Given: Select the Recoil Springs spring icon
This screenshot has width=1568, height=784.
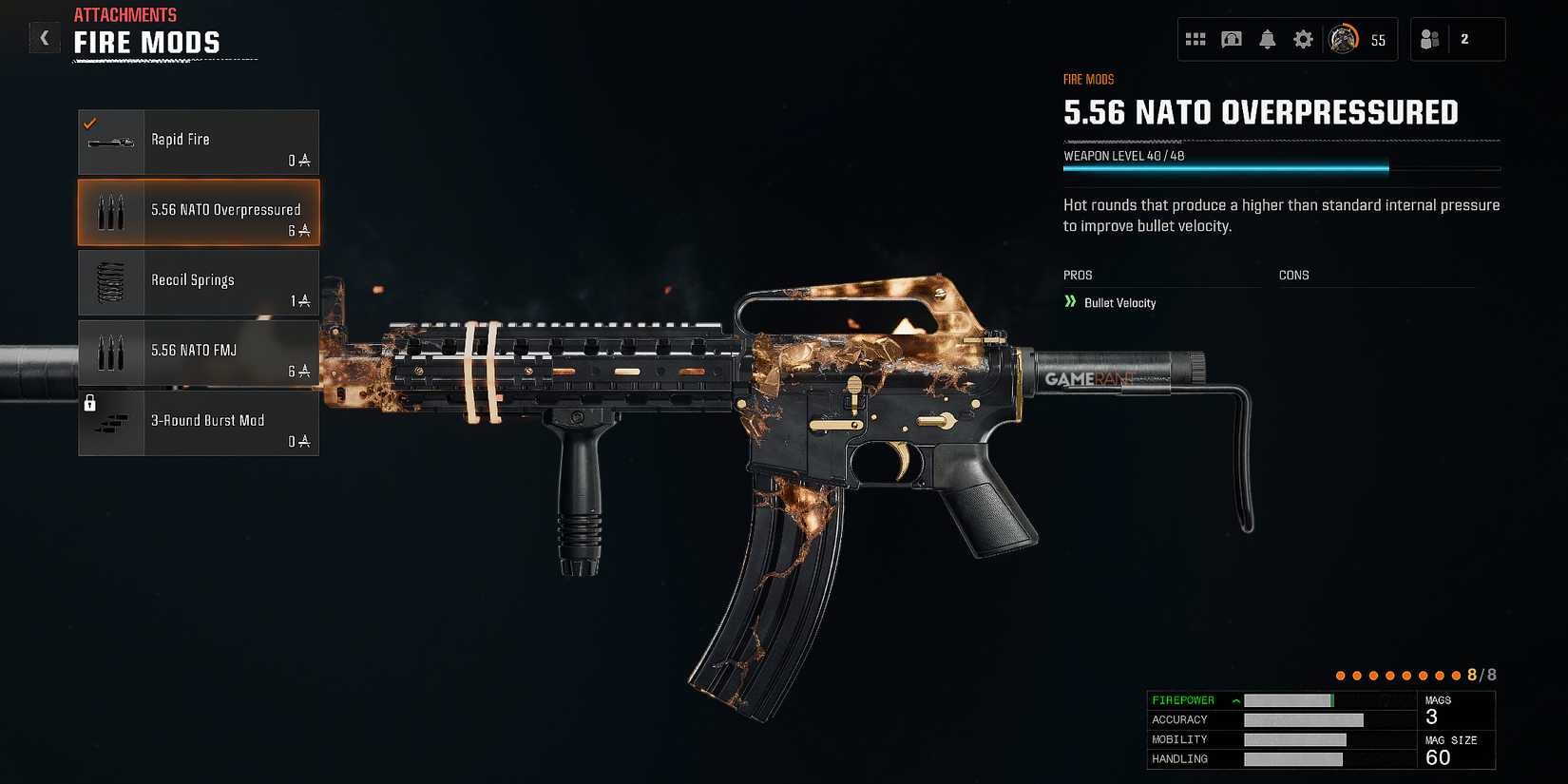Looking at the screenshot, I should (111, 281).
